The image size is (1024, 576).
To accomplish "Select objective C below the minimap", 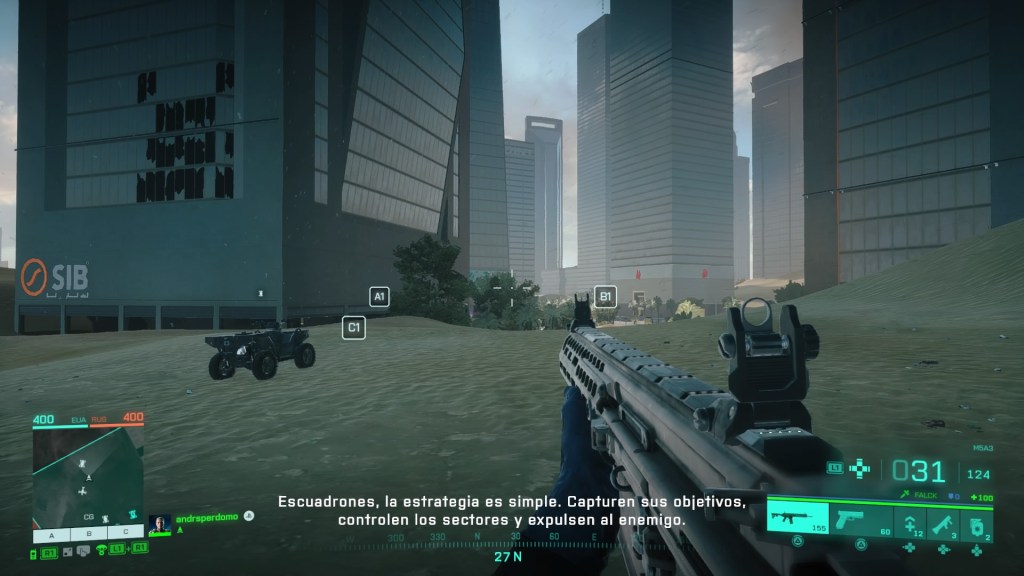I will 126,533.
